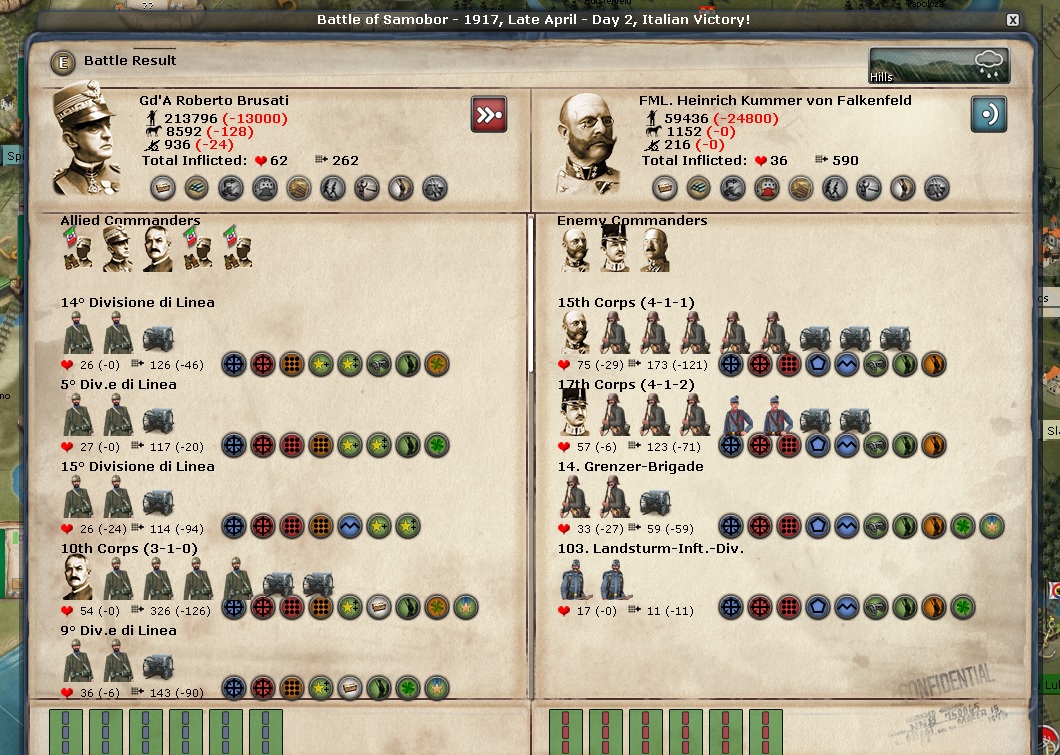1060x755 pixels.
Task: Click the 10th Corps commander portrait
Action: [79, 577]
